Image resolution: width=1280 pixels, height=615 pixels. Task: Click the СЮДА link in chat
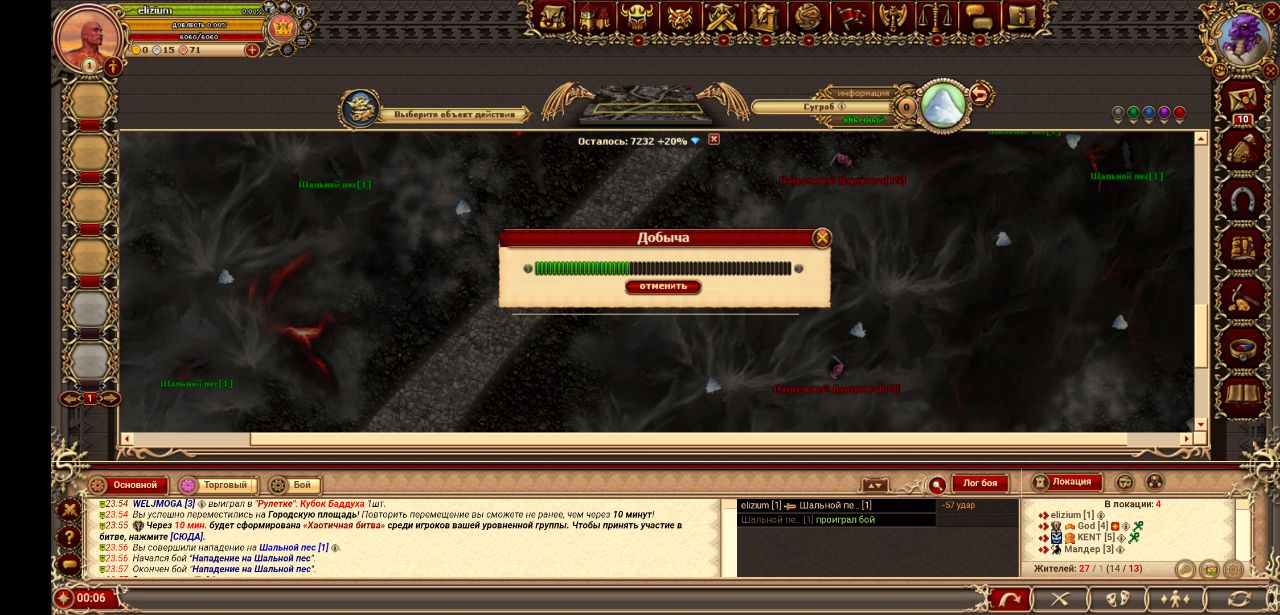click(186, 537)
